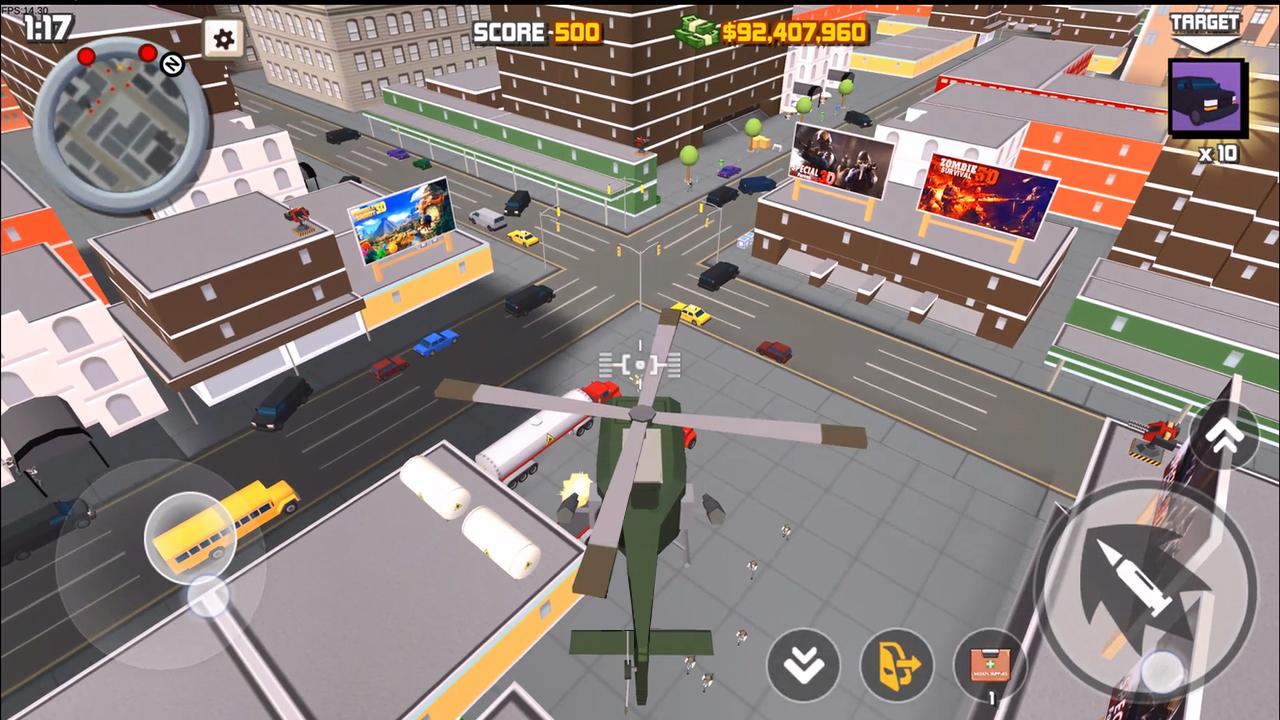The width and height of the screenshot is (1280, 720).
Task: Select the armored truck target thumbnail x10
Action: tap(1208, 97)
